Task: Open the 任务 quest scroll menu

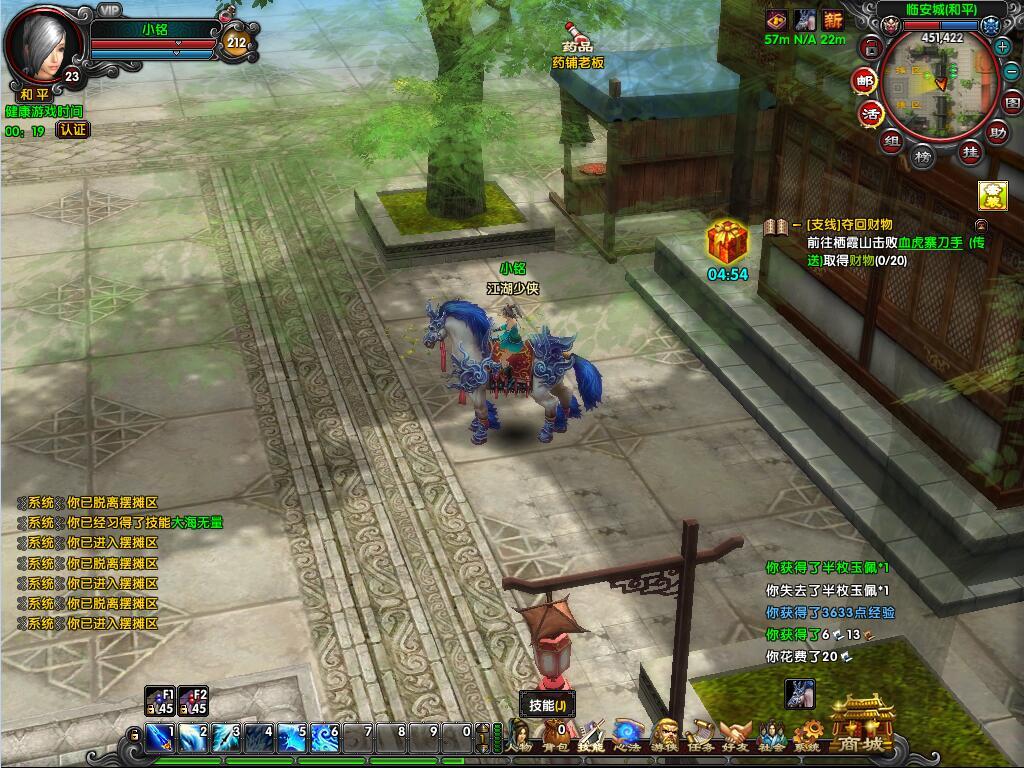Action: (x=700, y=737)
